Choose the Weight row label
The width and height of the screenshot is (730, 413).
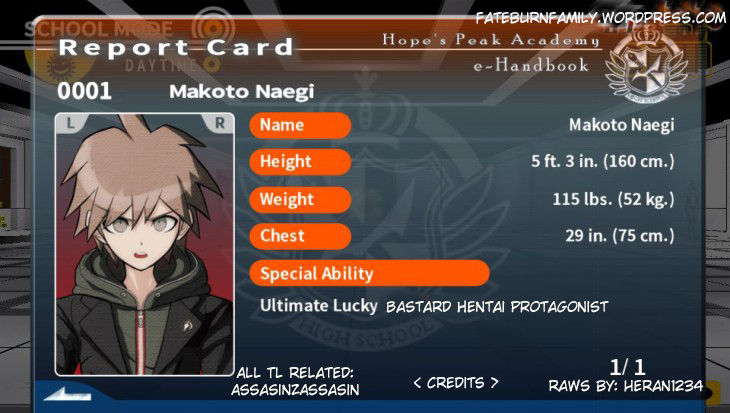[300, 199]
